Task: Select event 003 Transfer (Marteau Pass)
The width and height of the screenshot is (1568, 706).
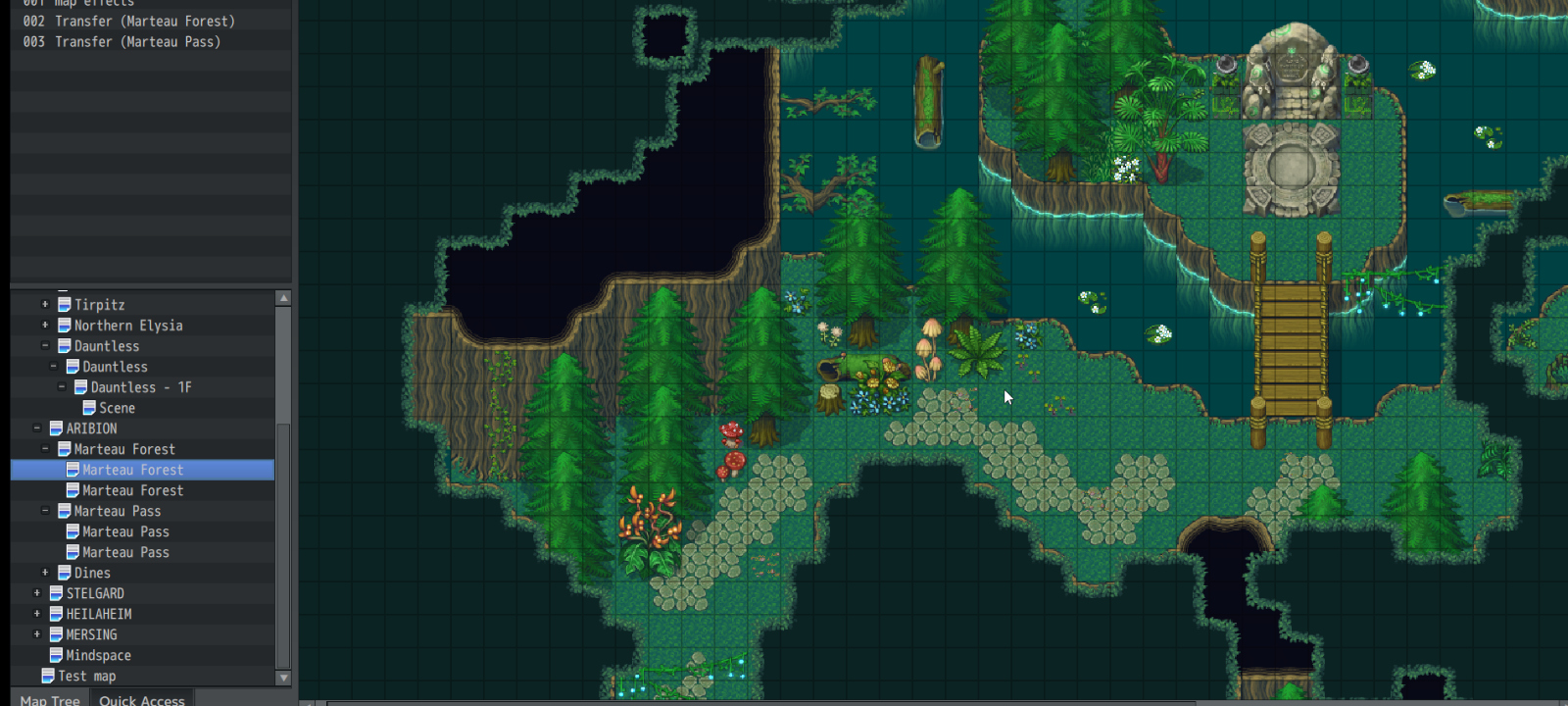Action: tap(122, 42)
